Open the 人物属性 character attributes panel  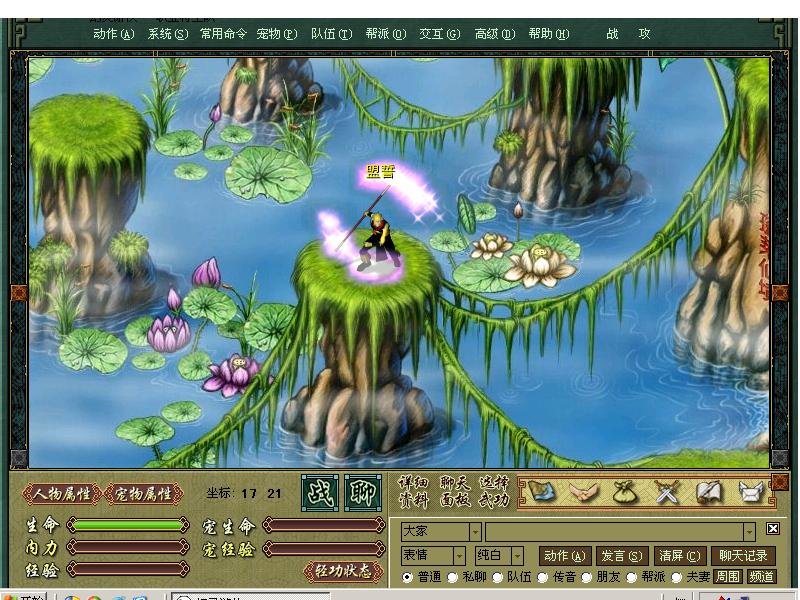62,494
